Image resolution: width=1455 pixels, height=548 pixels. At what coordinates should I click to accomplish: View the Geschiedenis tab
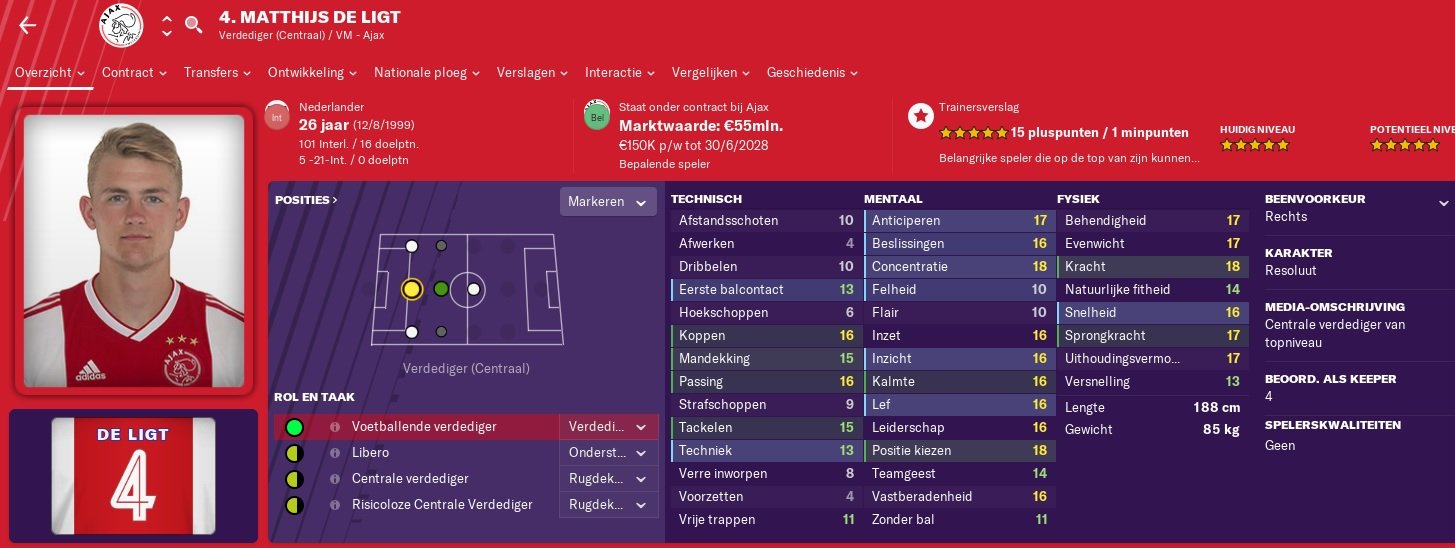[x=812, y=72]
